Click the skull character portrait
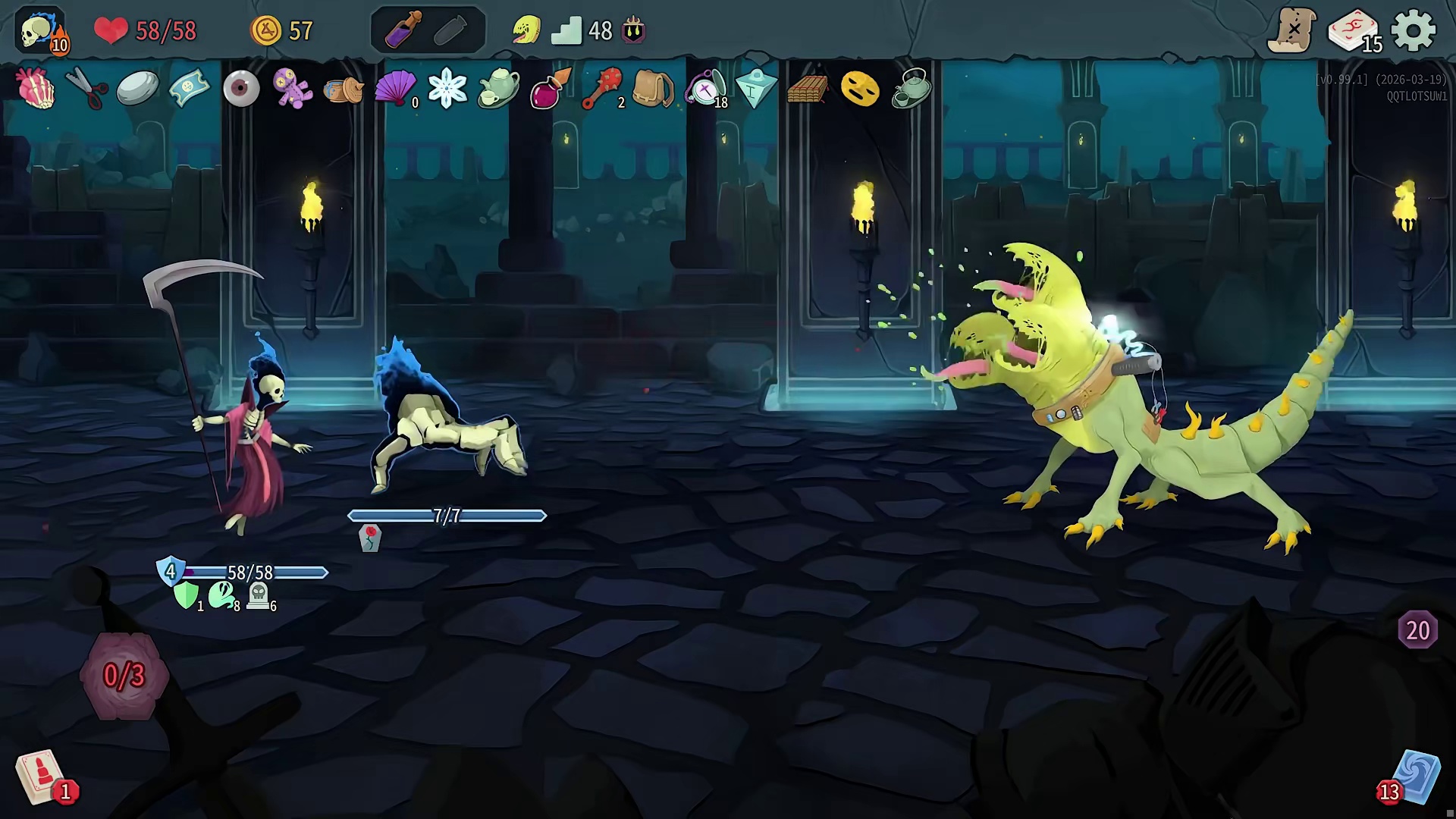1456x819 pixels. pyautogui.click(x=39, y=31)
